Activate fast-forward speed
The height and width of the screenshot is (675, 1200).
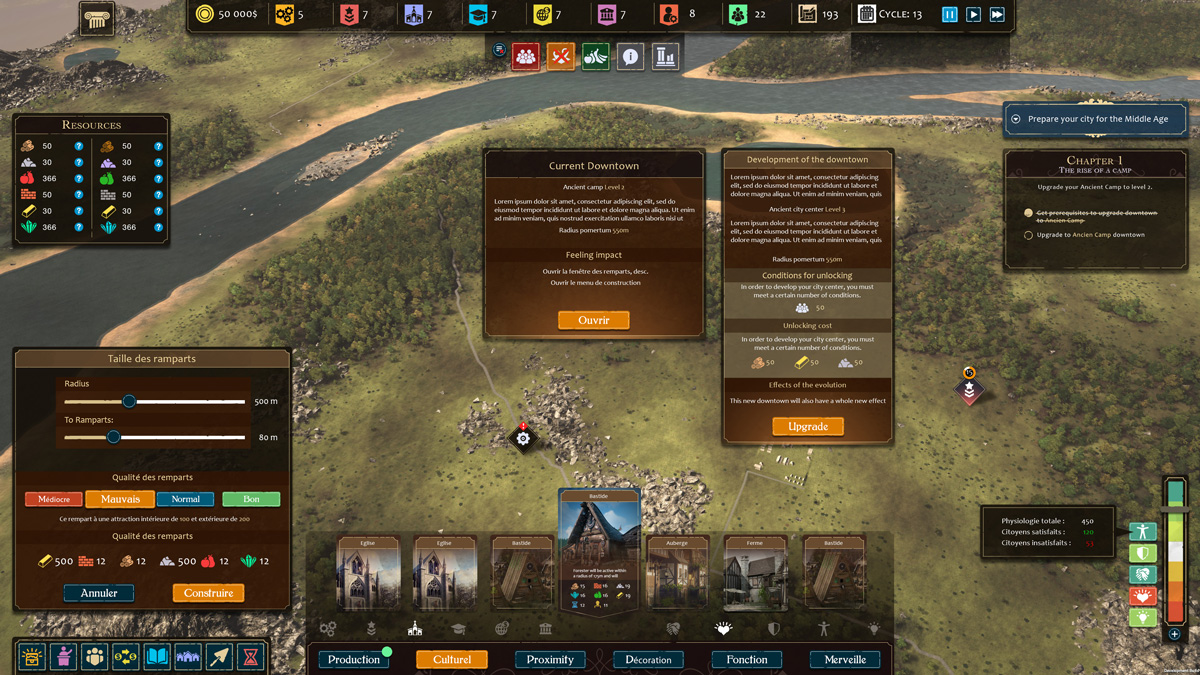pos(997,15)
